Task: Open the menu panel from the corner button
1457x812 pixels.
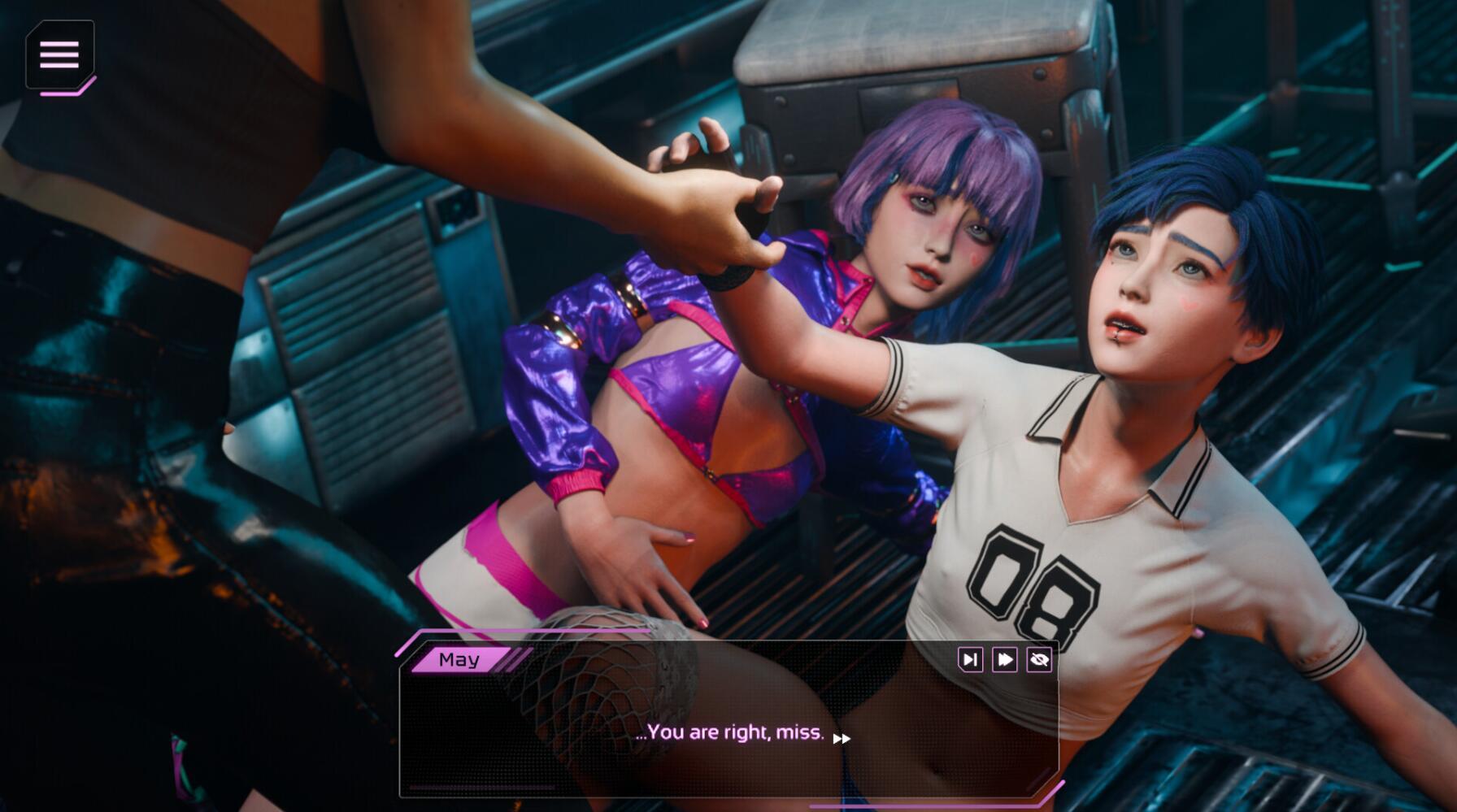Action: [x=59, y=54]
